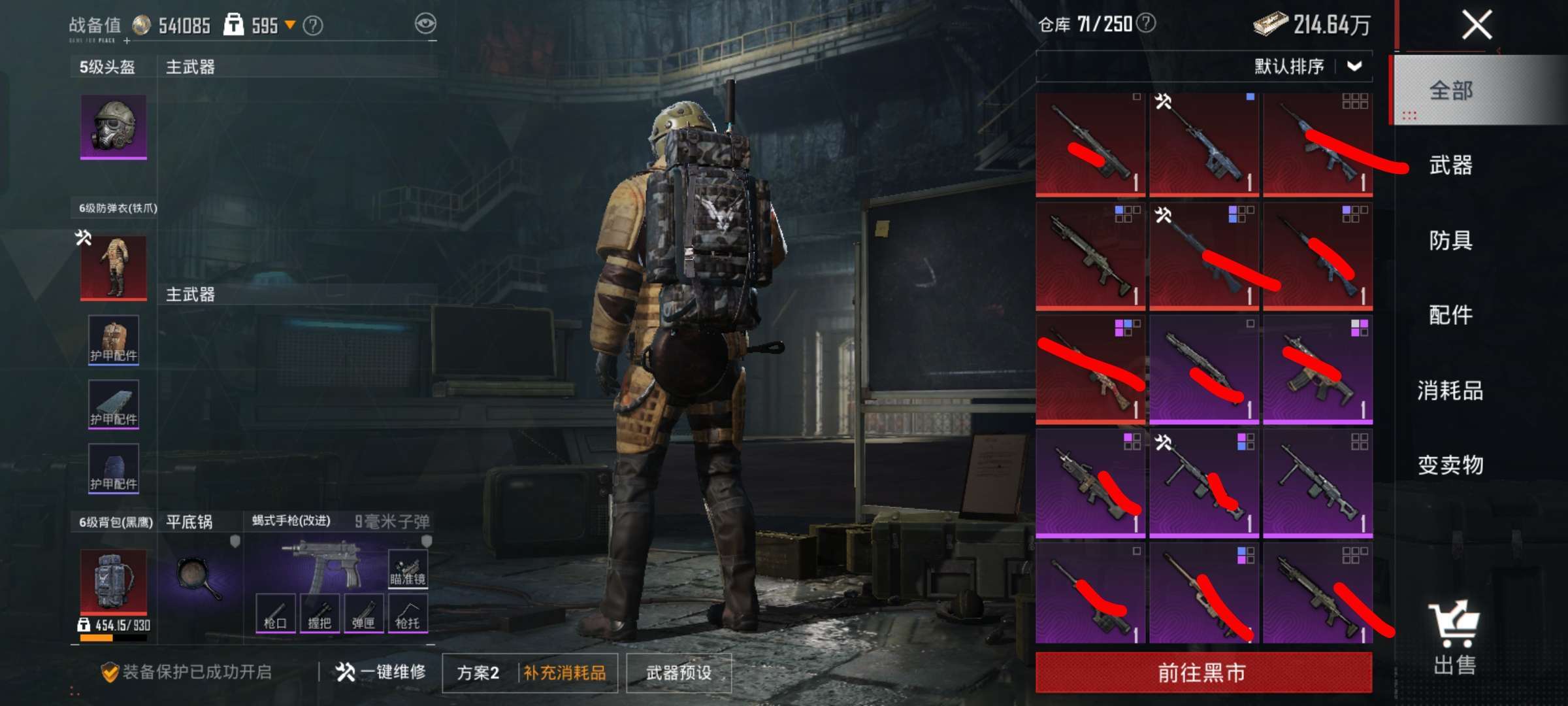
Task: Select the level 6 body armor slot
Action: pyautogui.click(x=114, y=268)
